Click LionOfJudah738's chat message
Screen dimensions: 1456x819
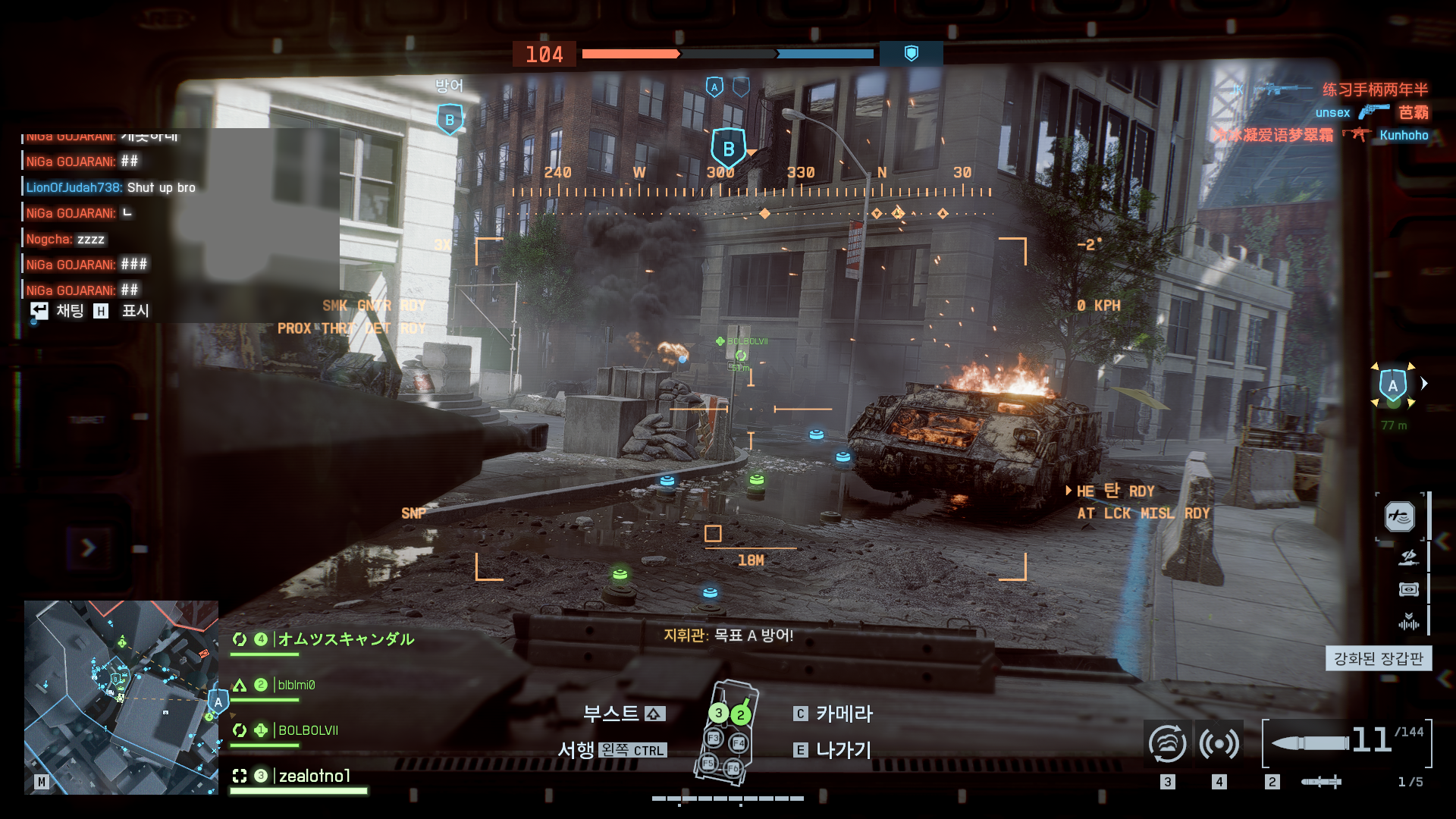(x=111, y=187)
